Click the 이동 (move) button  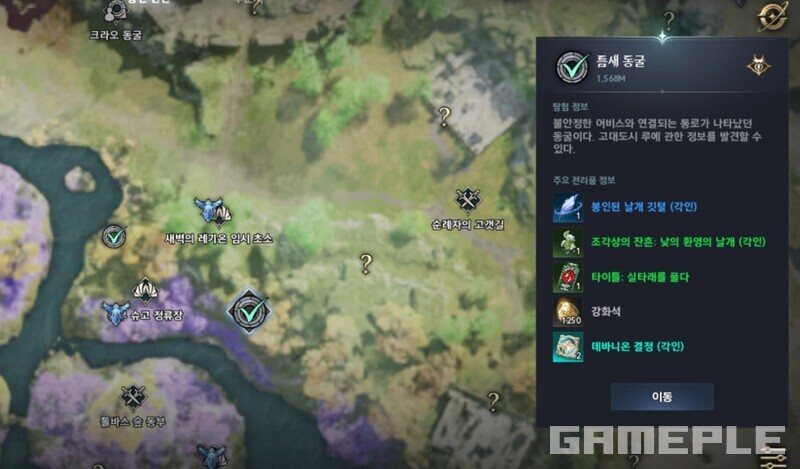[662, 396]
